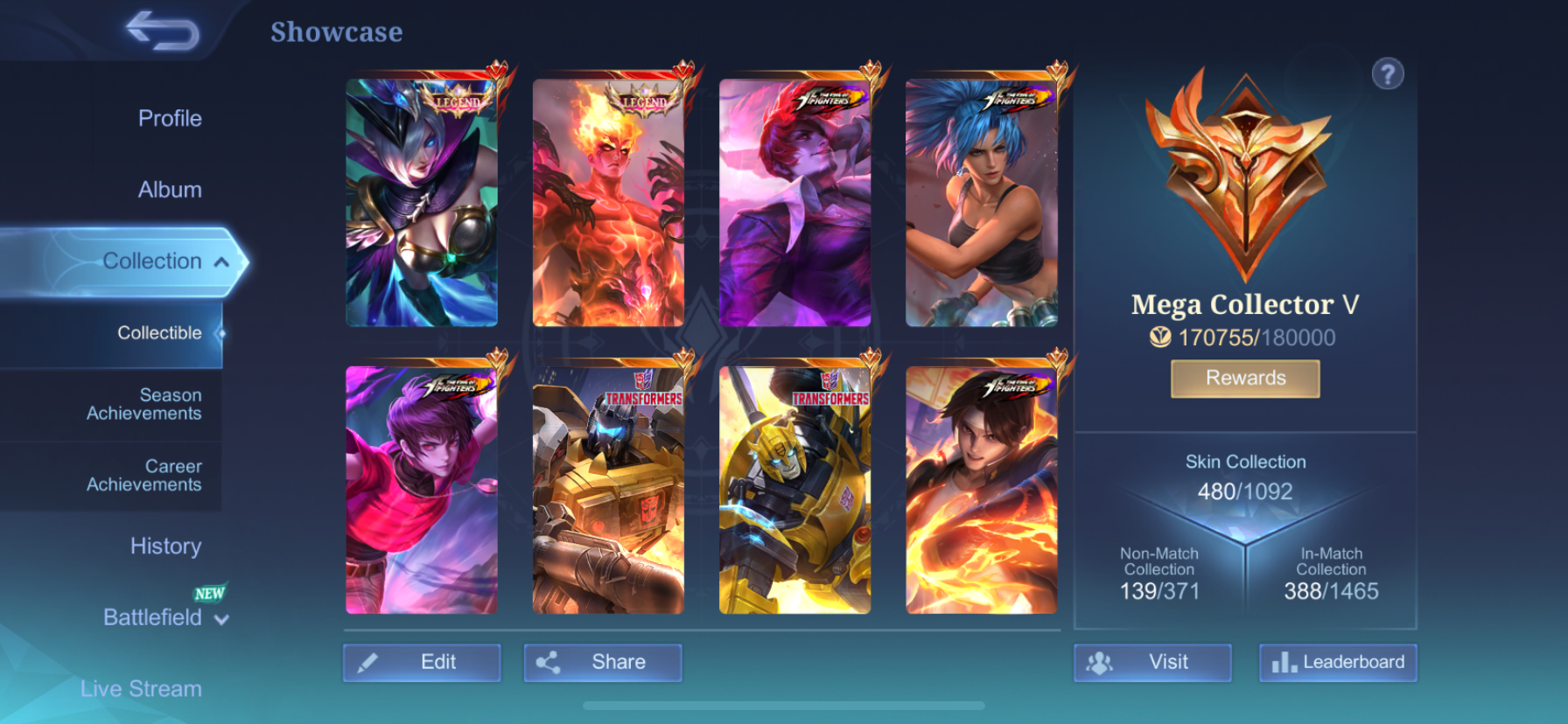
Task: Switch to the Career Achievements tab
Action: coord(143,475)
